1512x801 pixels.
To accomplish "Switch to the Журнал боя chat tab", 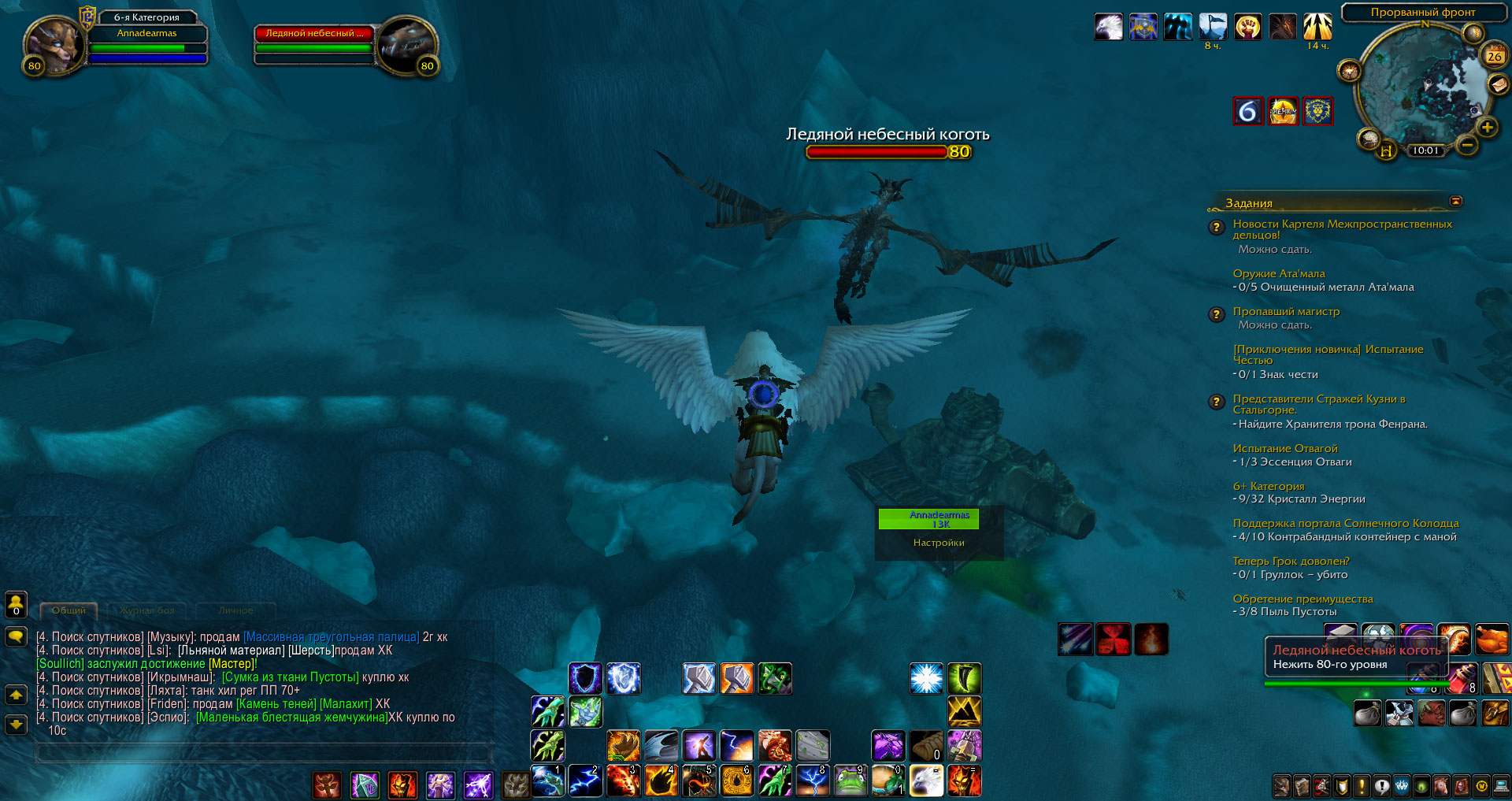I will tap(146, 610).
